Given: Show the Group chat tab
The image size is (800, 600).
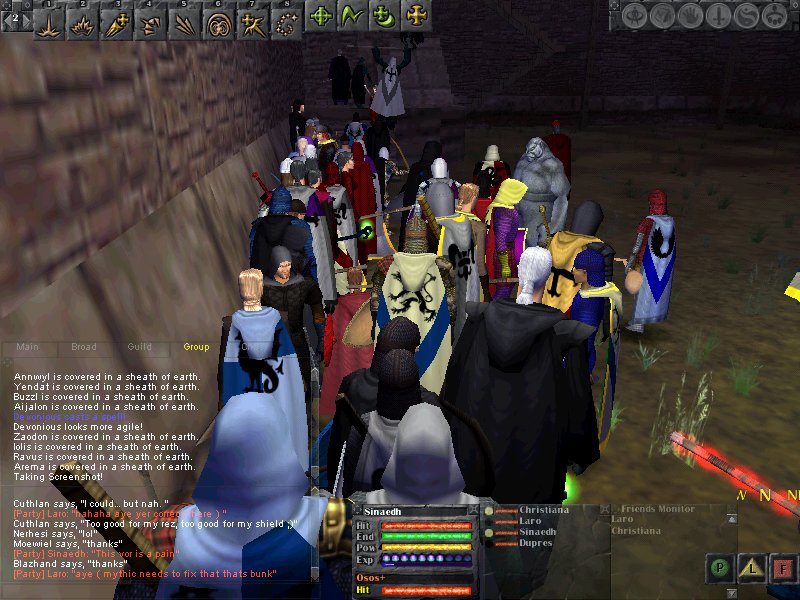Looking at the screenshot, I should pos(196,347).
